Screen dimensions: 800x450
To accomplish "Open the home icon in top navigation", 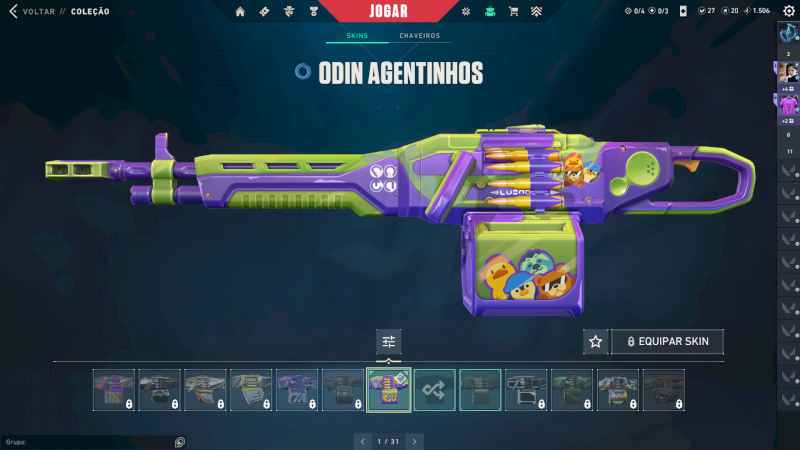I will pos(240,12).
